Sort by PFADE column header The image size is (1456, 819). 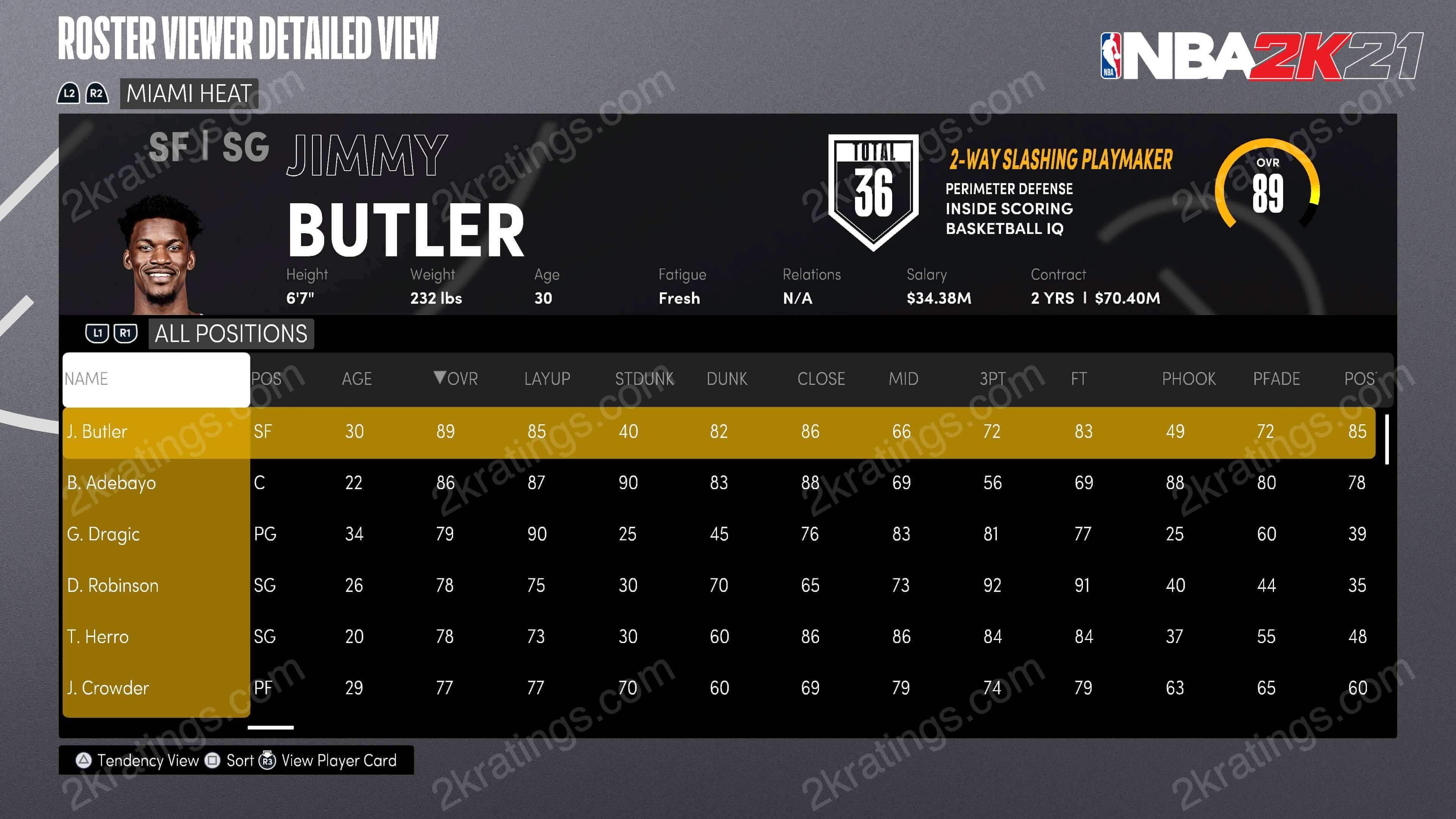click(1276, 379)
